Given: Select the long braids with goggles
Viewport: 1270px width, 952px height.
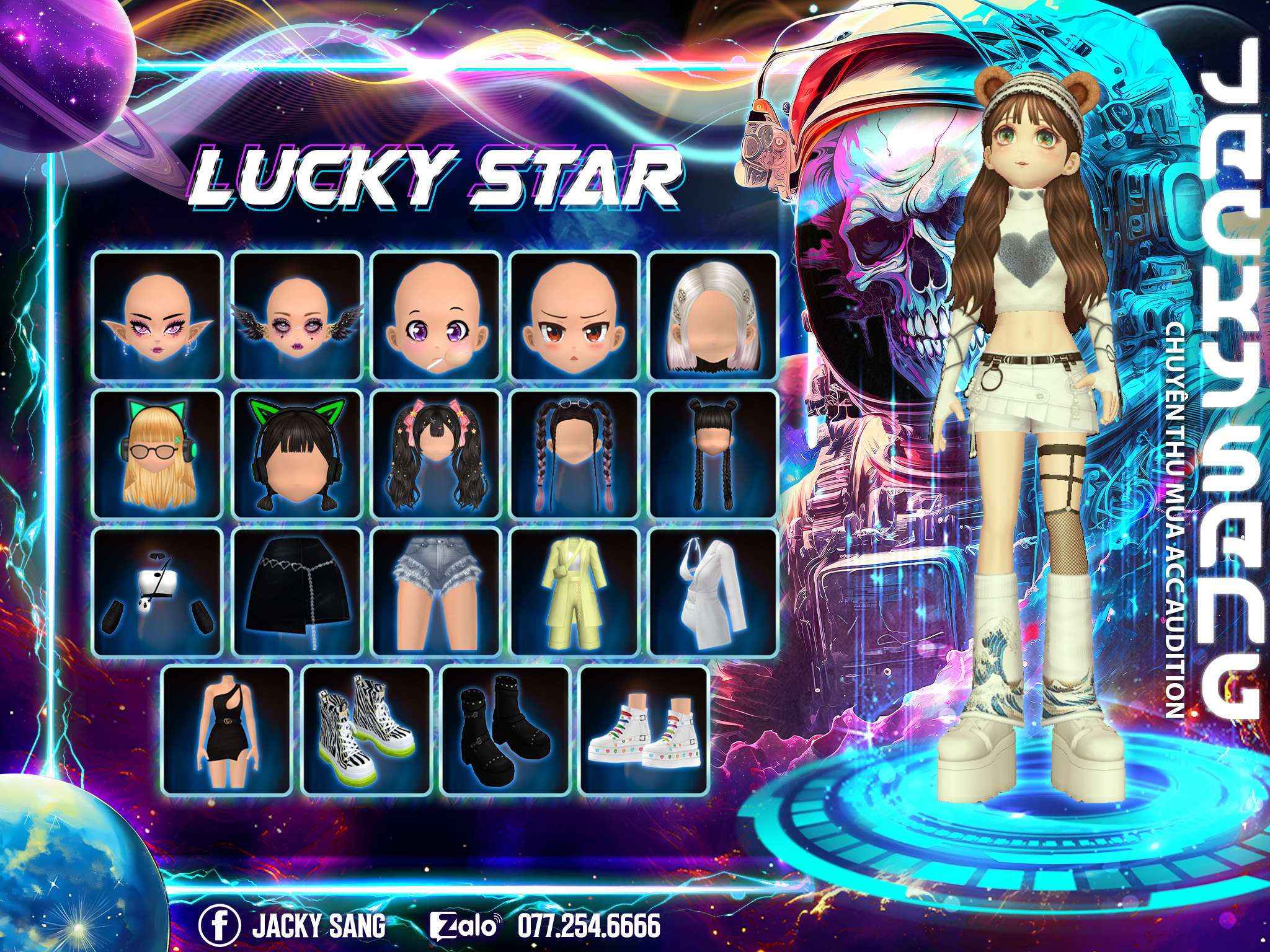Looking at the screenshot, I should point(575,454).
